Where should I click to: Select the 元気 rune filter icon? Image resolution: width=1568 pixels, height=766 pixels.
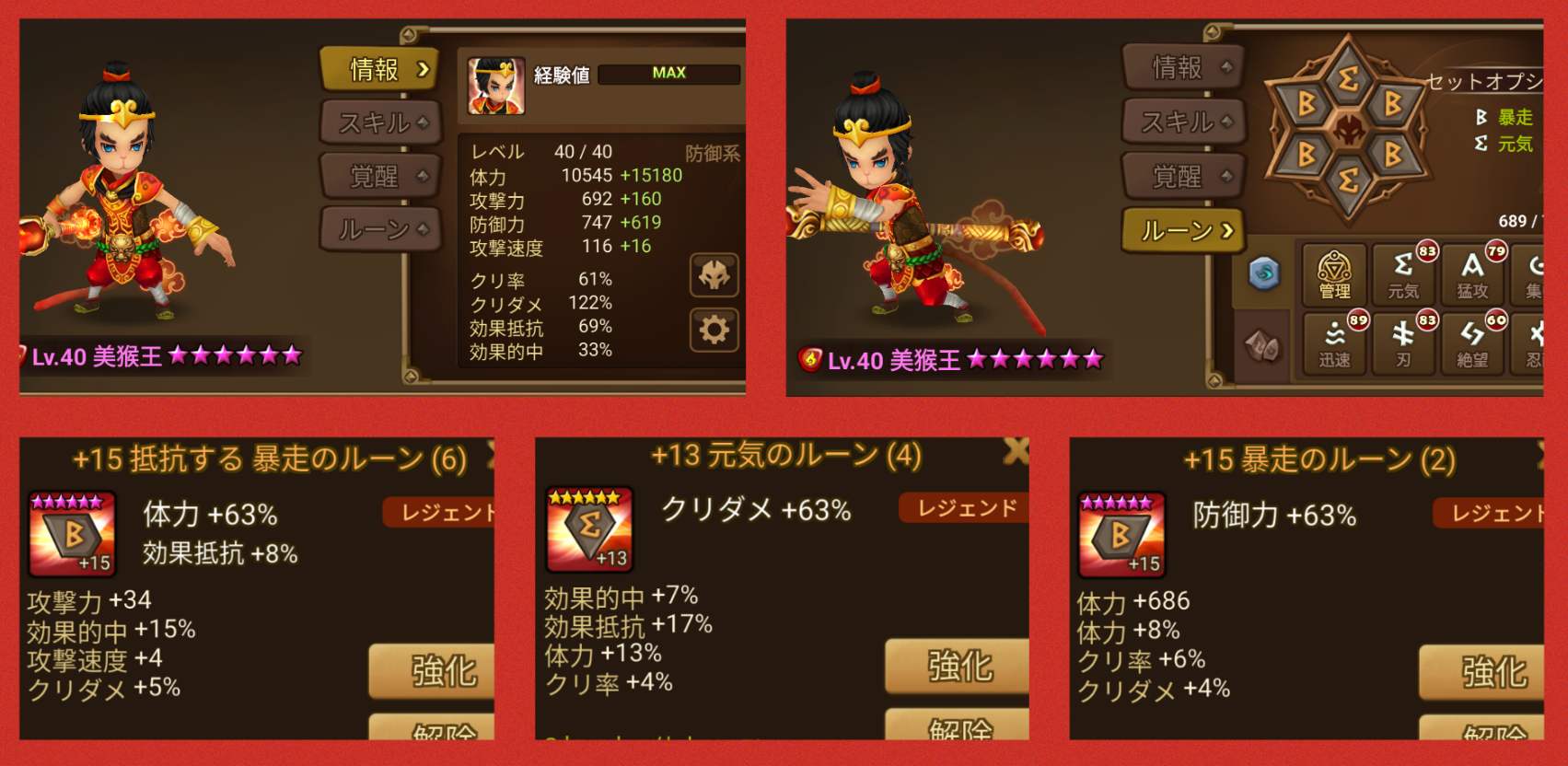1403,273
